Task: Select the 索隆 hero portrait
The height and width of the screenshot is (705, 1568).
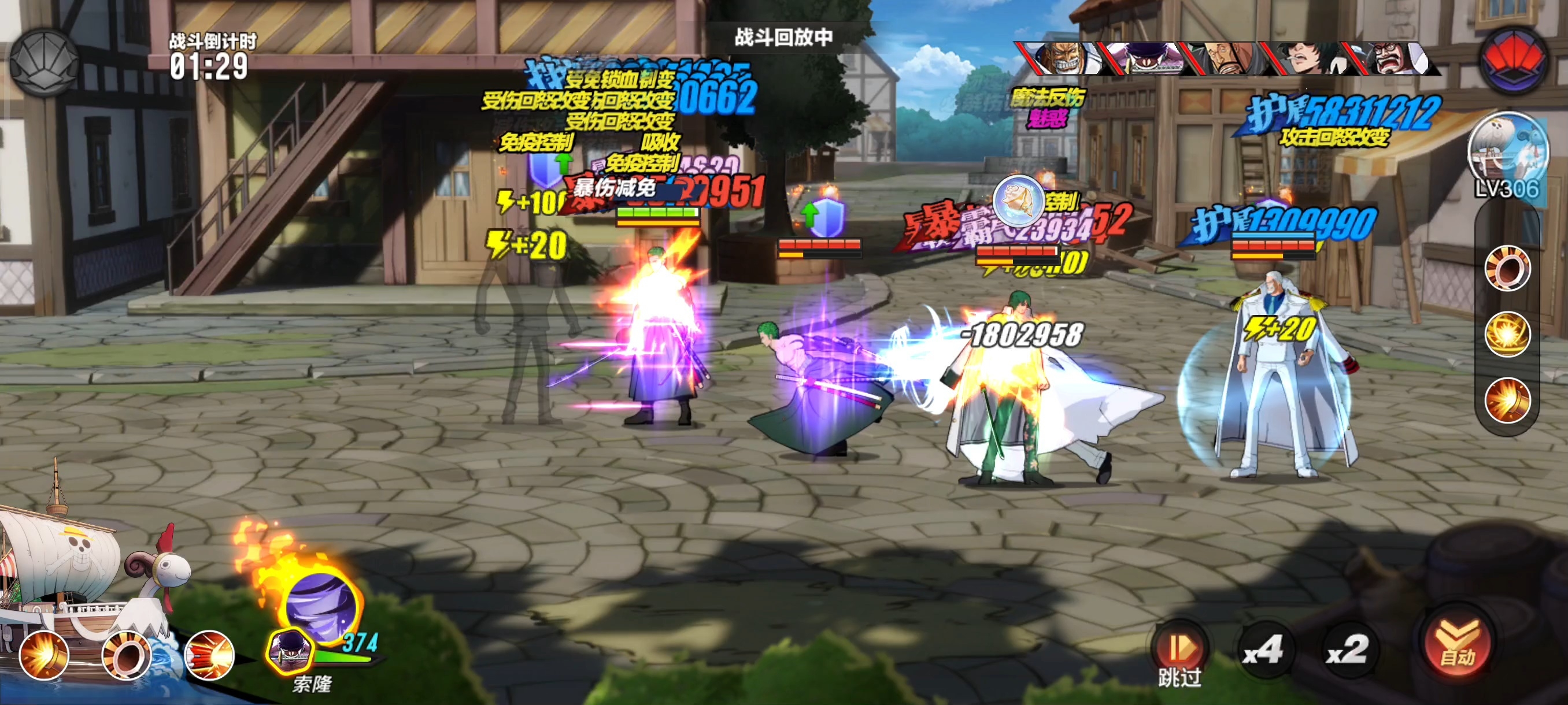Action: coord(290,651)
